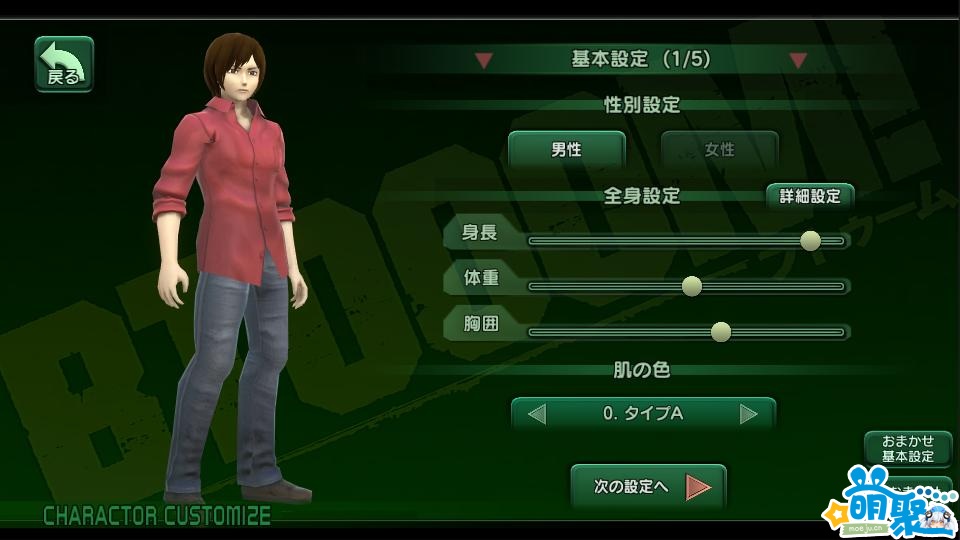The image size is (960, 540).
Task: Select 男性 gender option
Action: click(x=566, y=150)
